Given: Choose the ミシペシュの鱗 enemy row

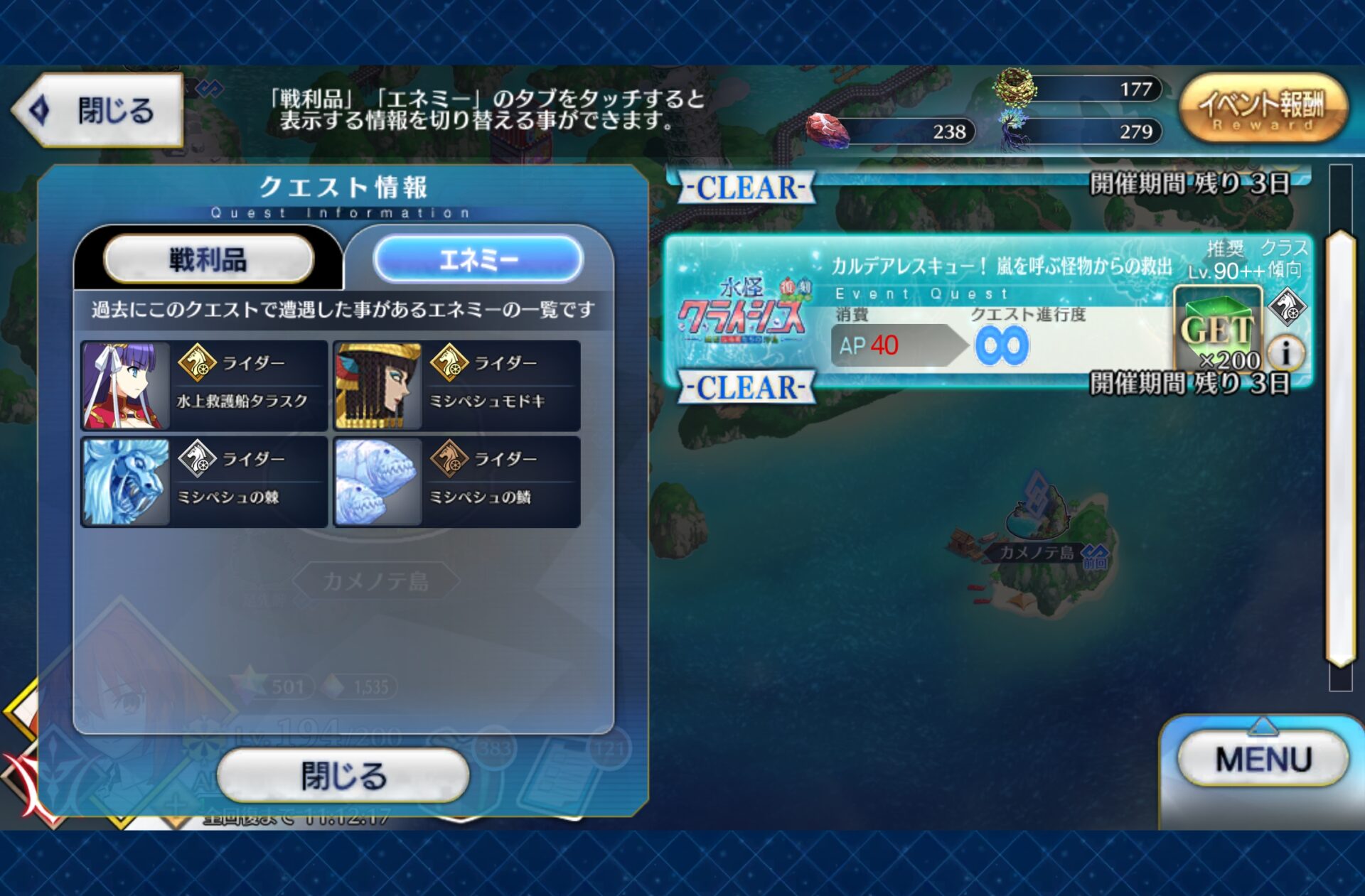Looking at the screenshot, I should pos(456,482).
